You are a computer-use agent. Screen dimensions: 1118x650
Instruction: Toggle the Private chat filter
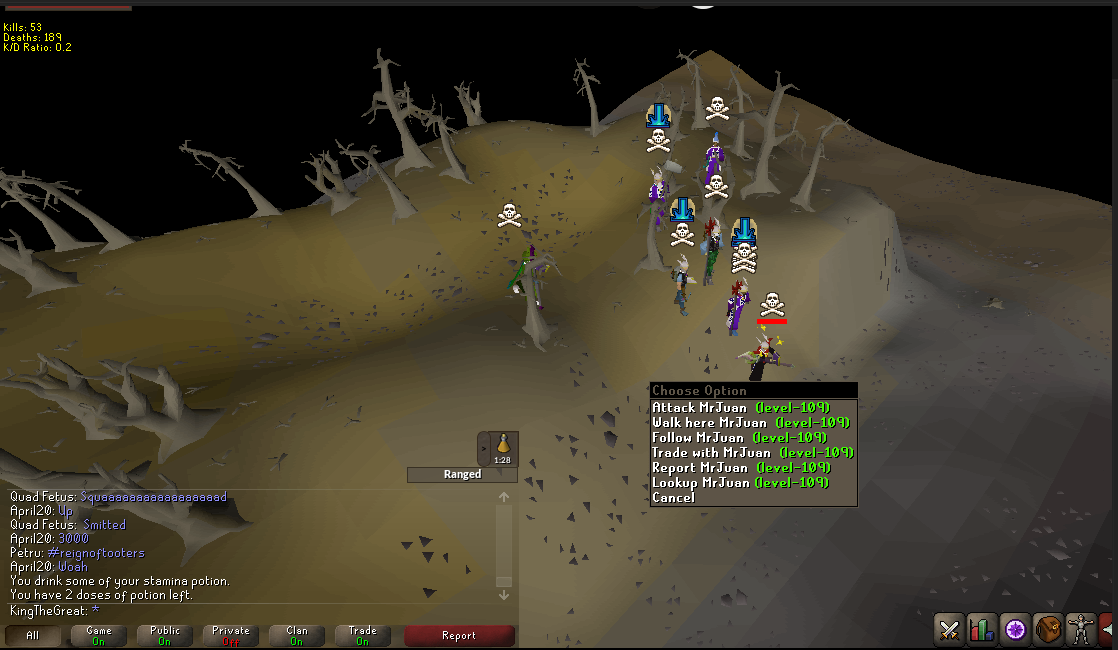231,636
